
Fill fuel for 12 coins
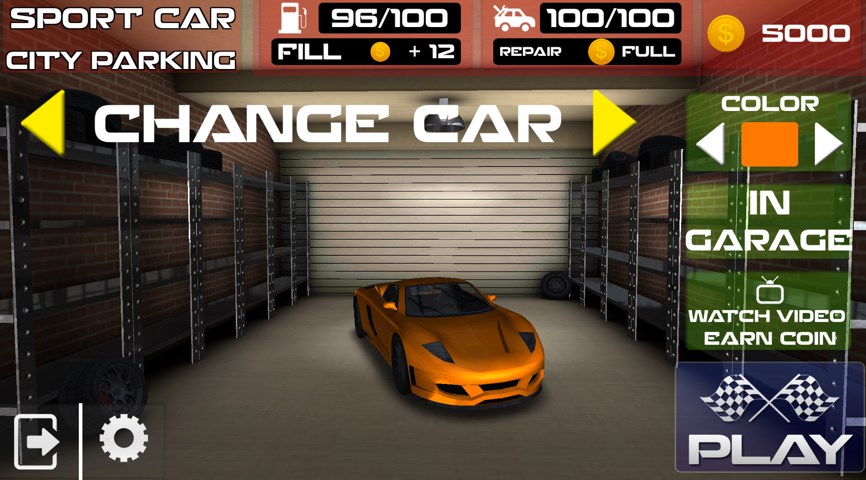click(366, 52)
